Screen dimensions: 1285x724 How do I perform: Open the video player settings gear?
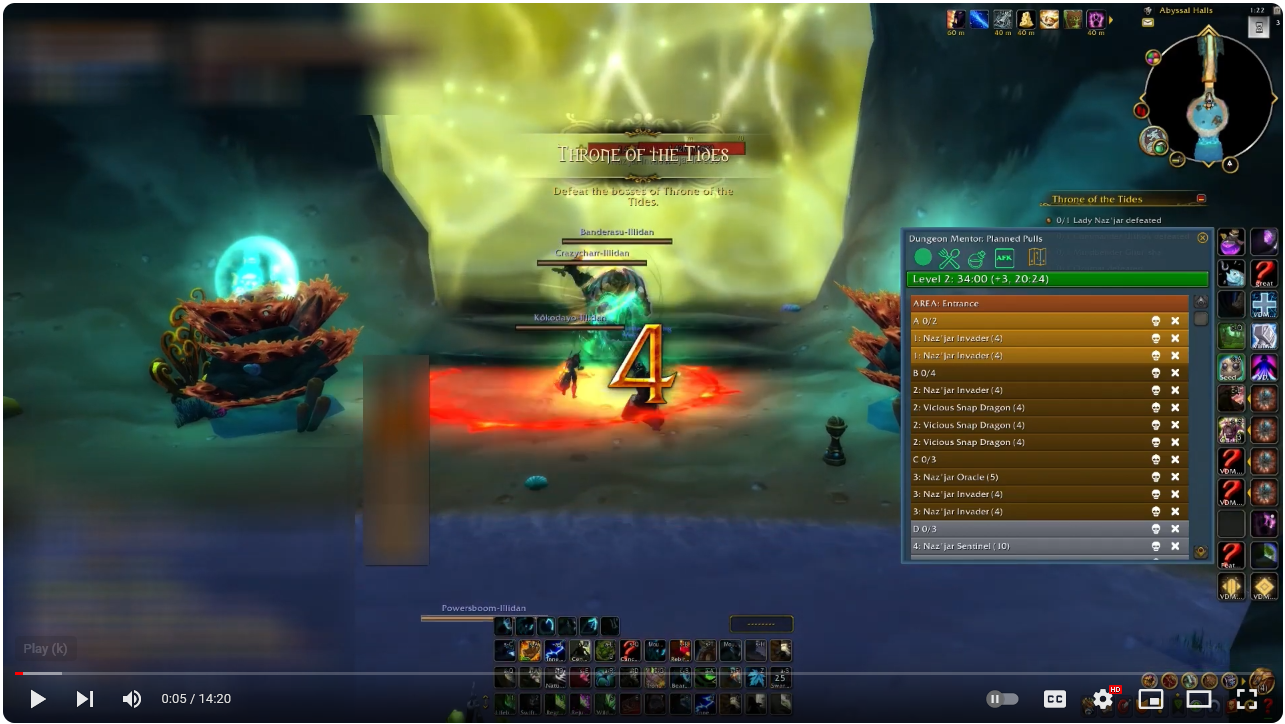pyautogui.click(x=1102, y=699)
